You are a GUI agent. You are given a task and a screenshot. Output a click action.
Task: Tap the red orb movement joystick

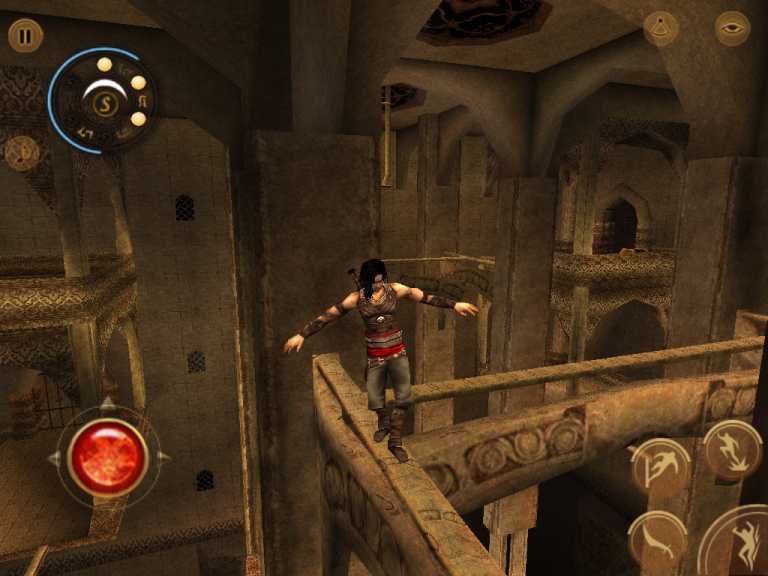pos(107,457)
